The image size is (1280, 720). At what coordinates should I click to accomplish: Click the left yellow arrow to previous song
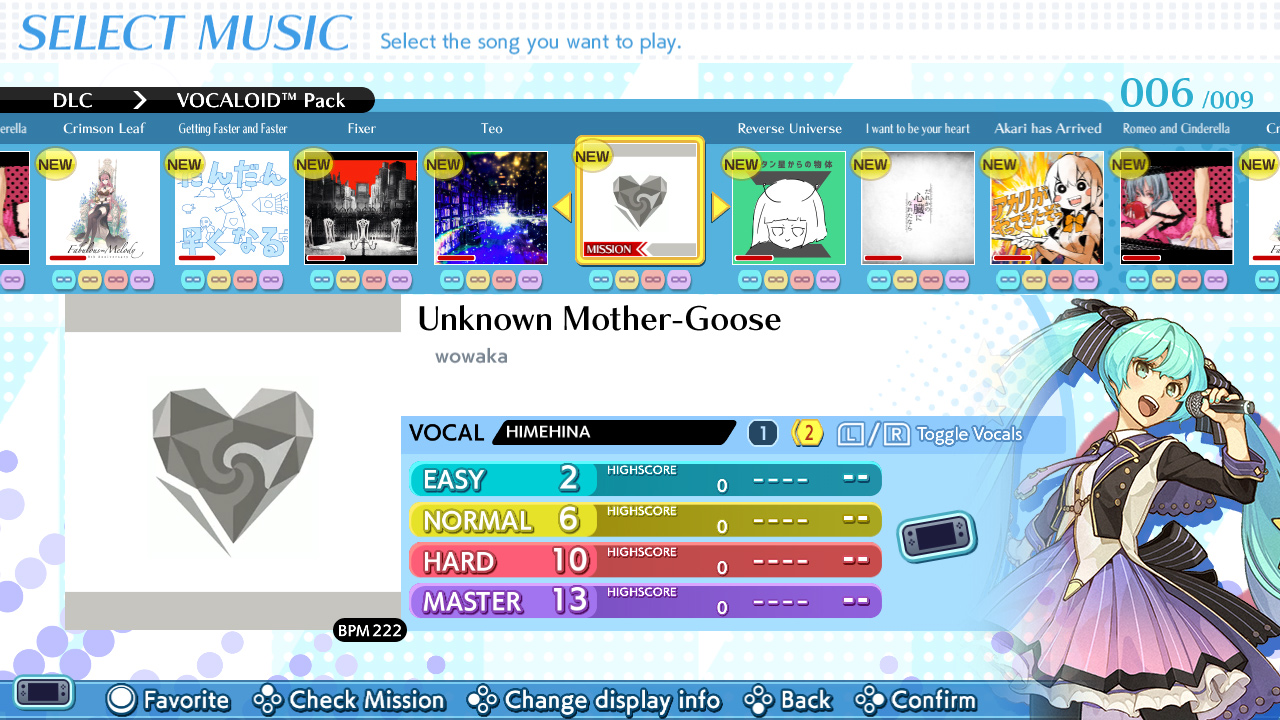point(563,207)
